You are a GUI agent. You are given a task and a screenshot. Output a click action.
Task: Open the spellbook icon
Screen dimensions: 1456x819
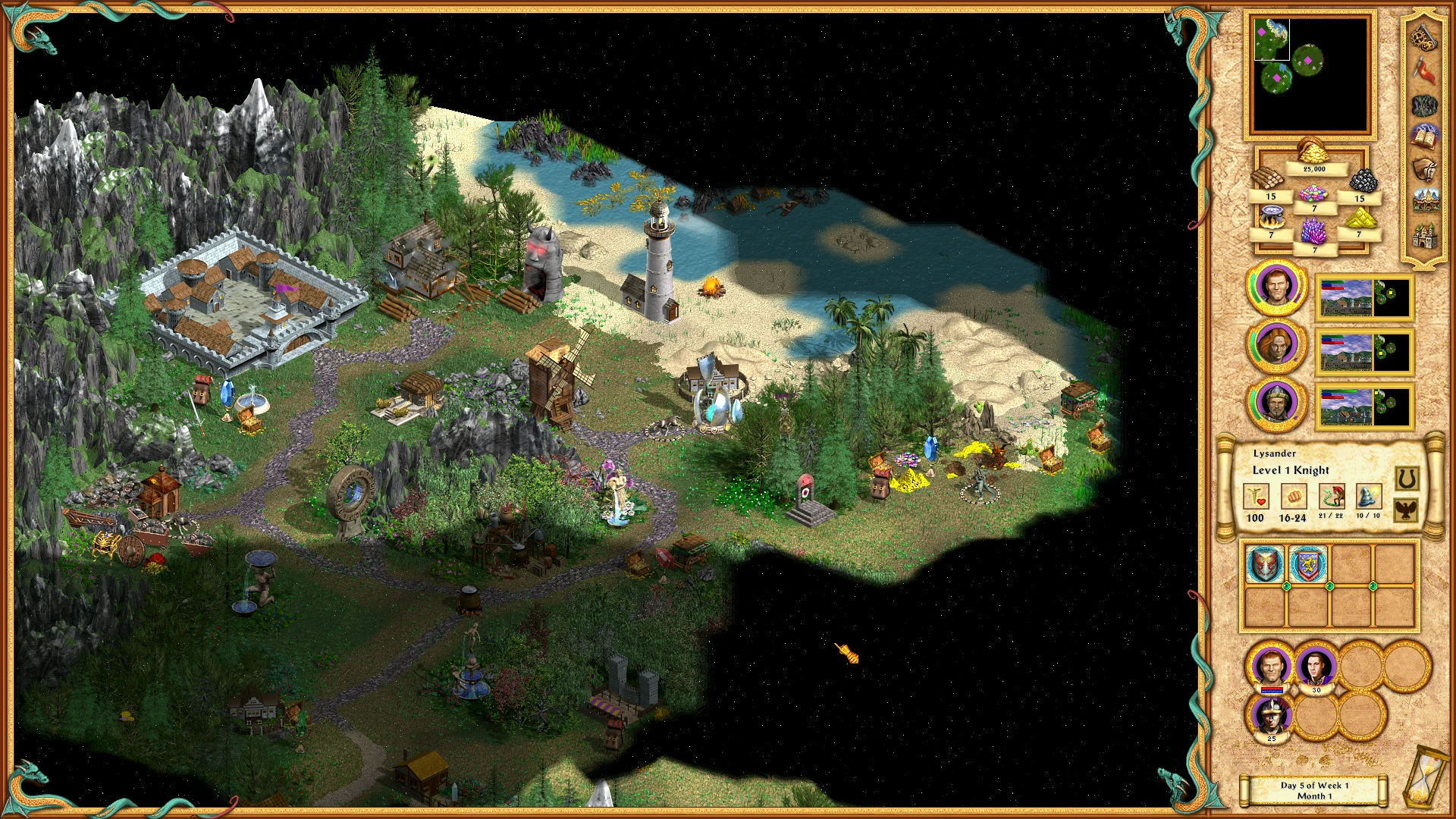point(1424,137)
